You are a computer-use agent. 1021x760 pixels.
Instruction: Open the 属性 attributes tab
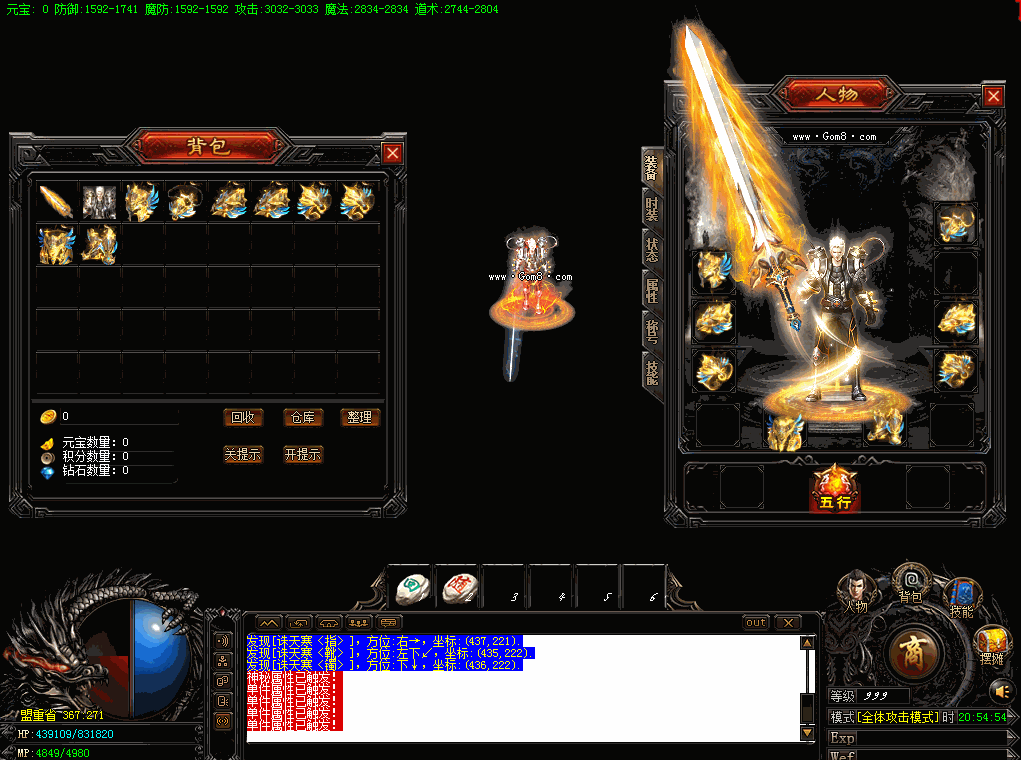click(x=651, y=290)
